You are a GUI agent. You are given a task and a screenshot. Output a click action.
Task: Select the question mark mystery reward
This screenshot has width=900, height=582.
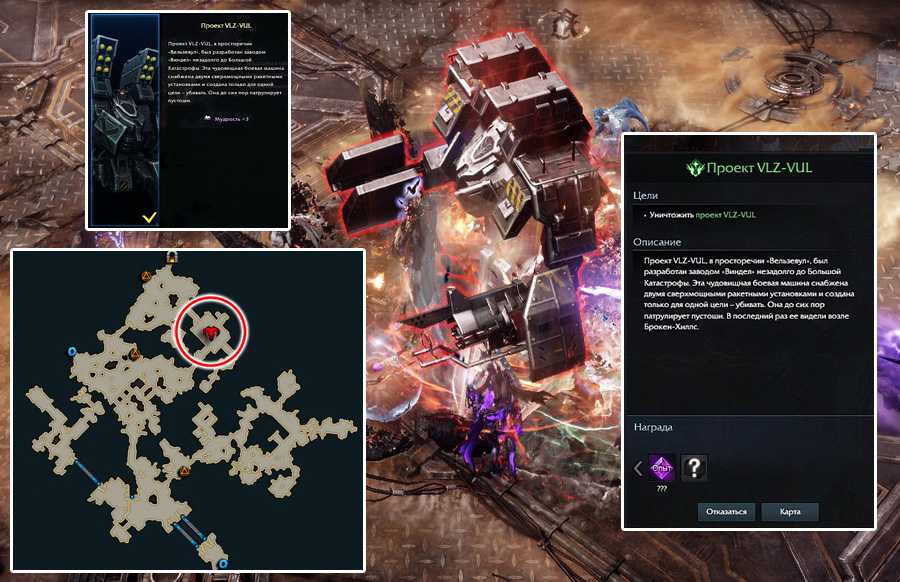point(691,467)
